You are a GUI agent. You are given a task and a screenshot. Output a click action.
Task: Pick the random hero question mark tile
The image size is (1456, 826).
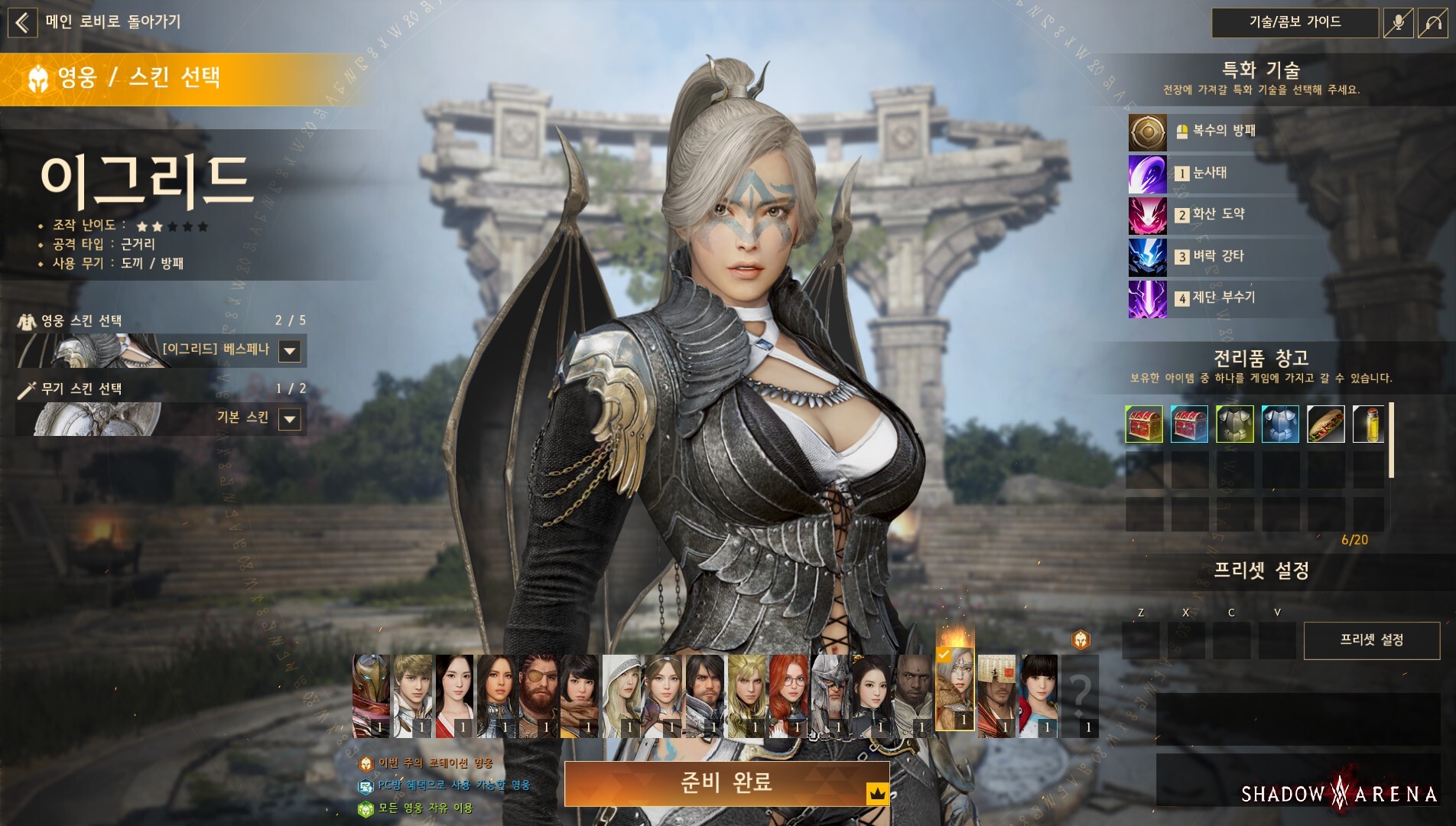point(1080,695)
